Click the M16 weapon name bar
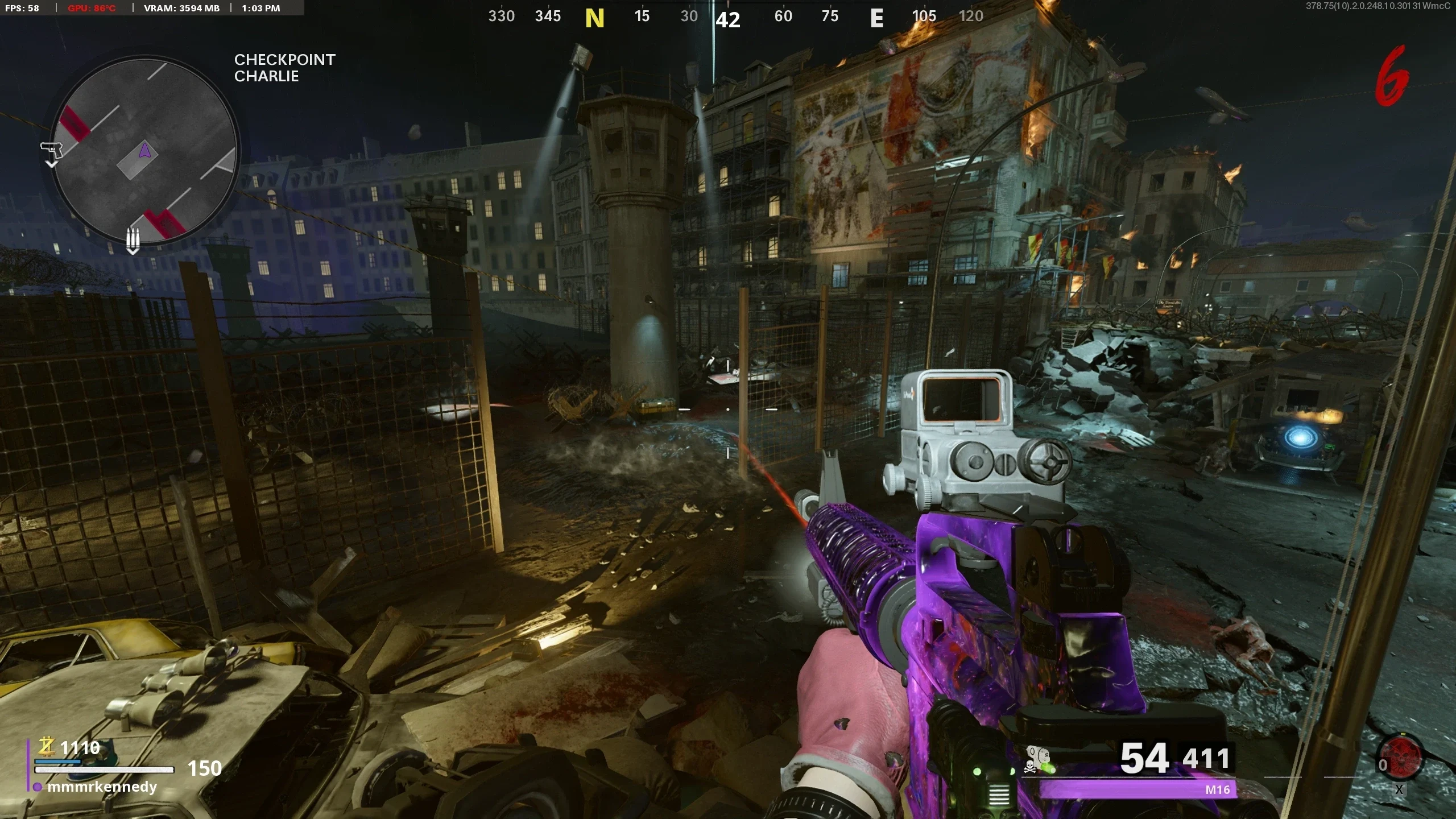This screenshot has width=1456, height=819. [x=1137, y=789]
